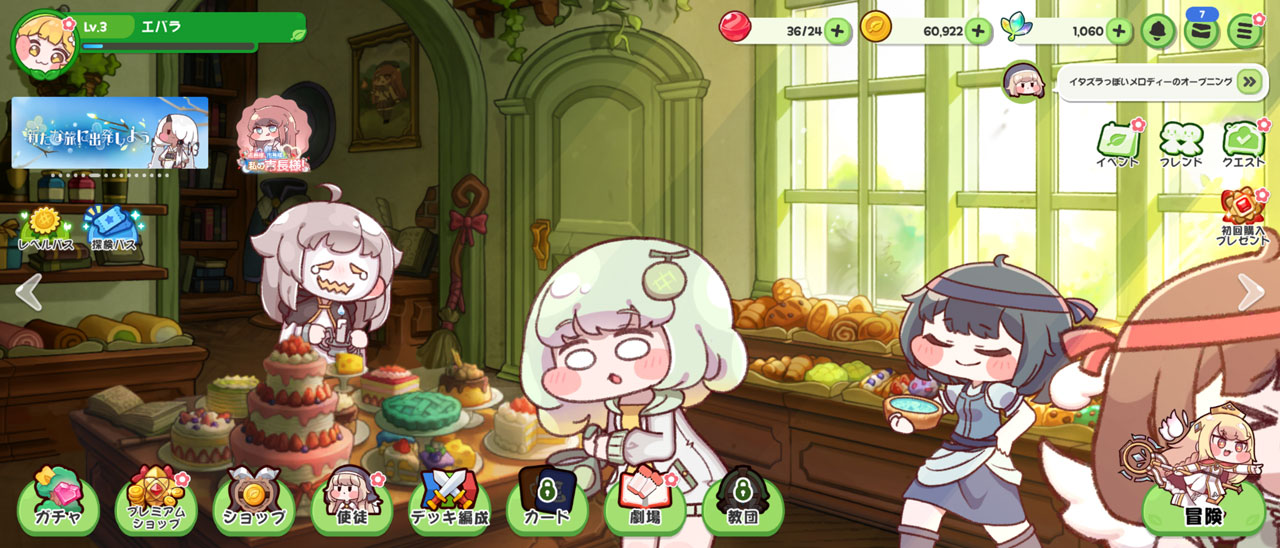Select the locked カード menu button

pos(547,503)
